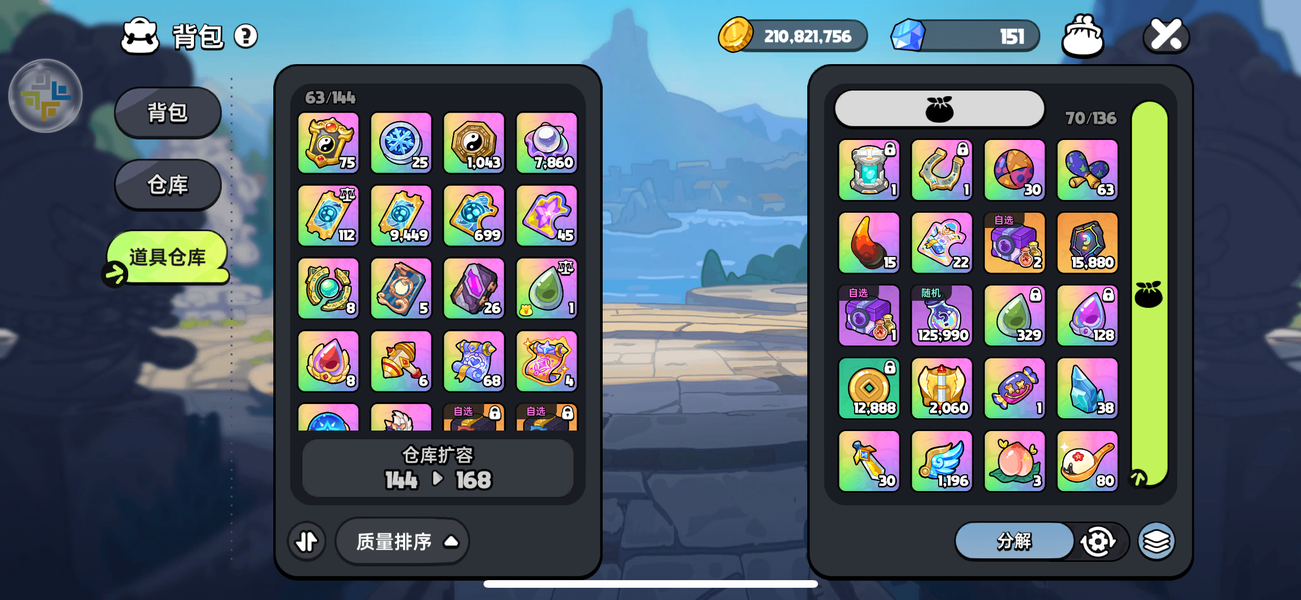Open the 质量排序 sort dropdown

click(x=402, y=541)
